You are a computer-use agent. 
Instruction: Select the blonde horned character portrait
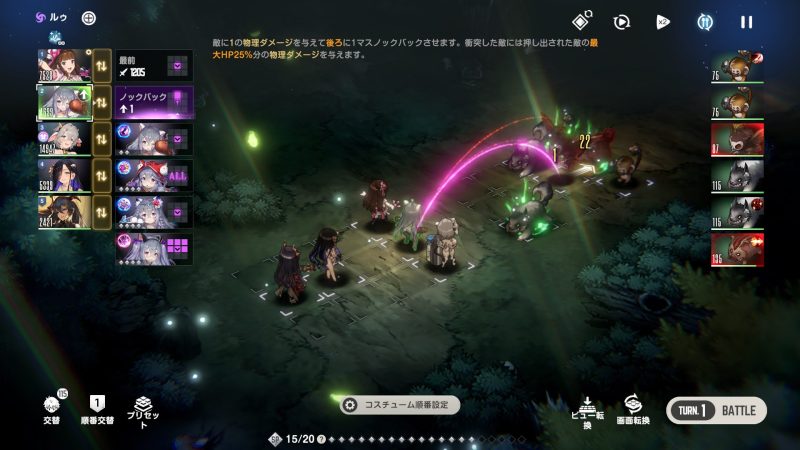[62, 213]
